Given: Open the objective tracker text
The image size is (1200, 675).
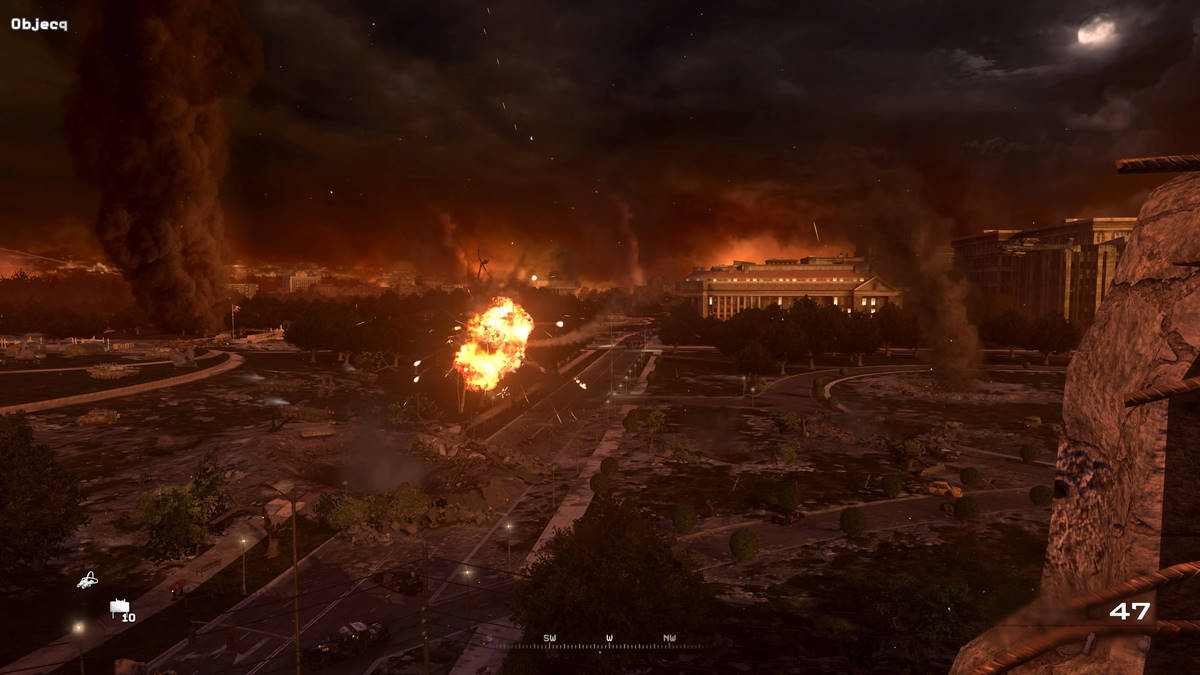Looking at the screenshot, I should (39, 24).
